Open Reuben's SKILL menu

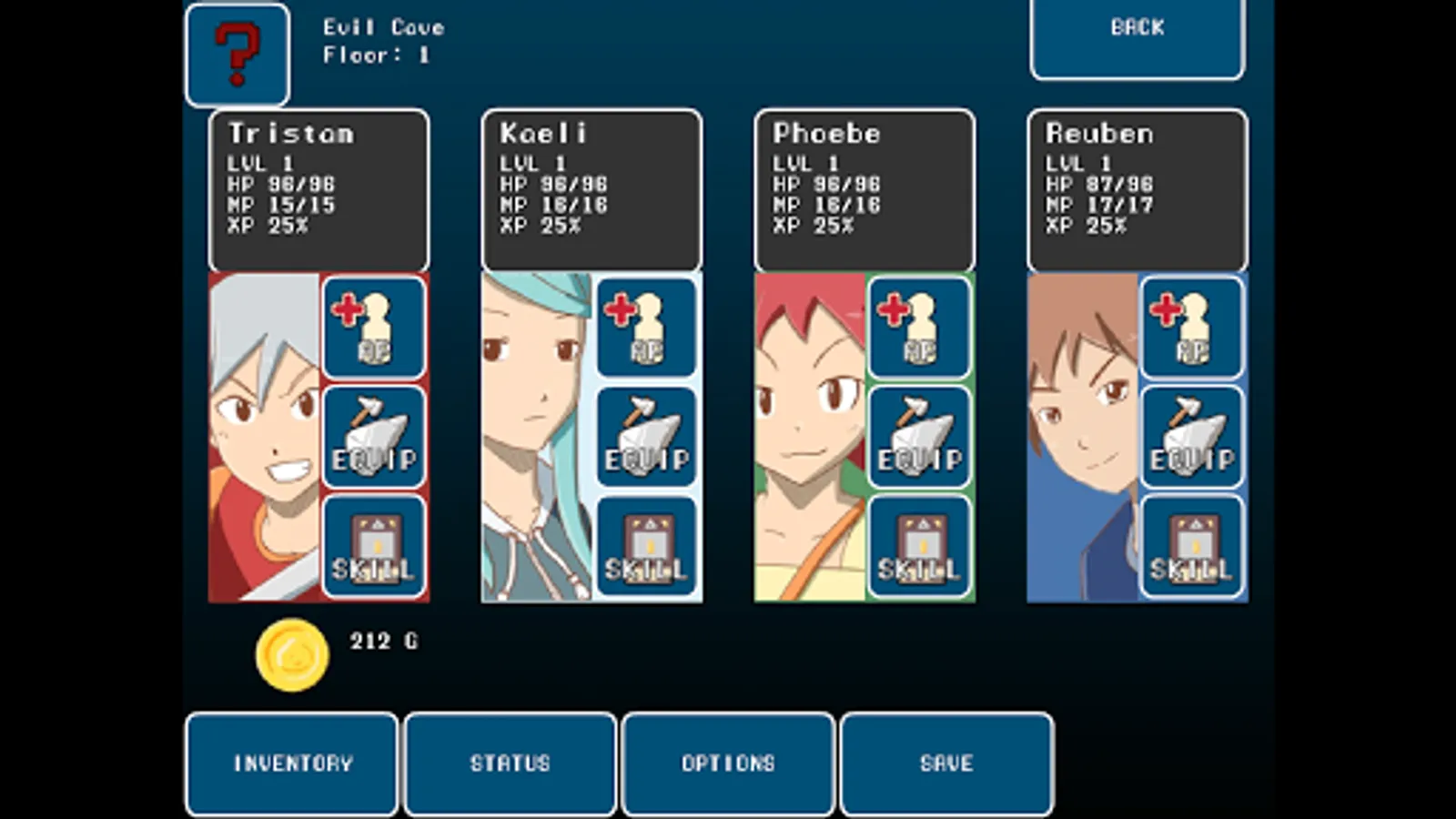click(x=1191, y=547)
